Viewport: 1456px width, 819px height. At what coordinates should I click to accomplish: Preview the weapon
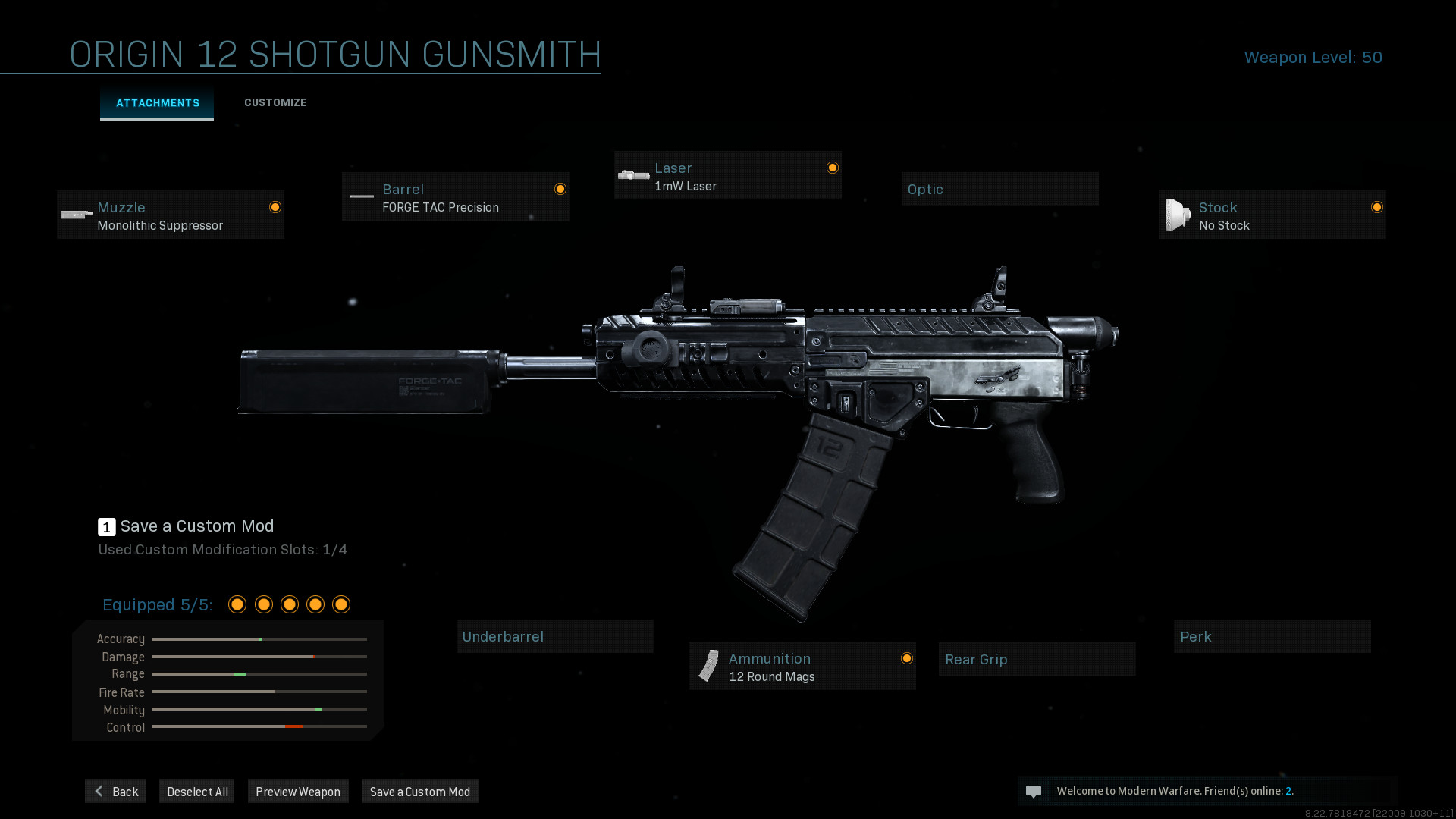point(298,792)
